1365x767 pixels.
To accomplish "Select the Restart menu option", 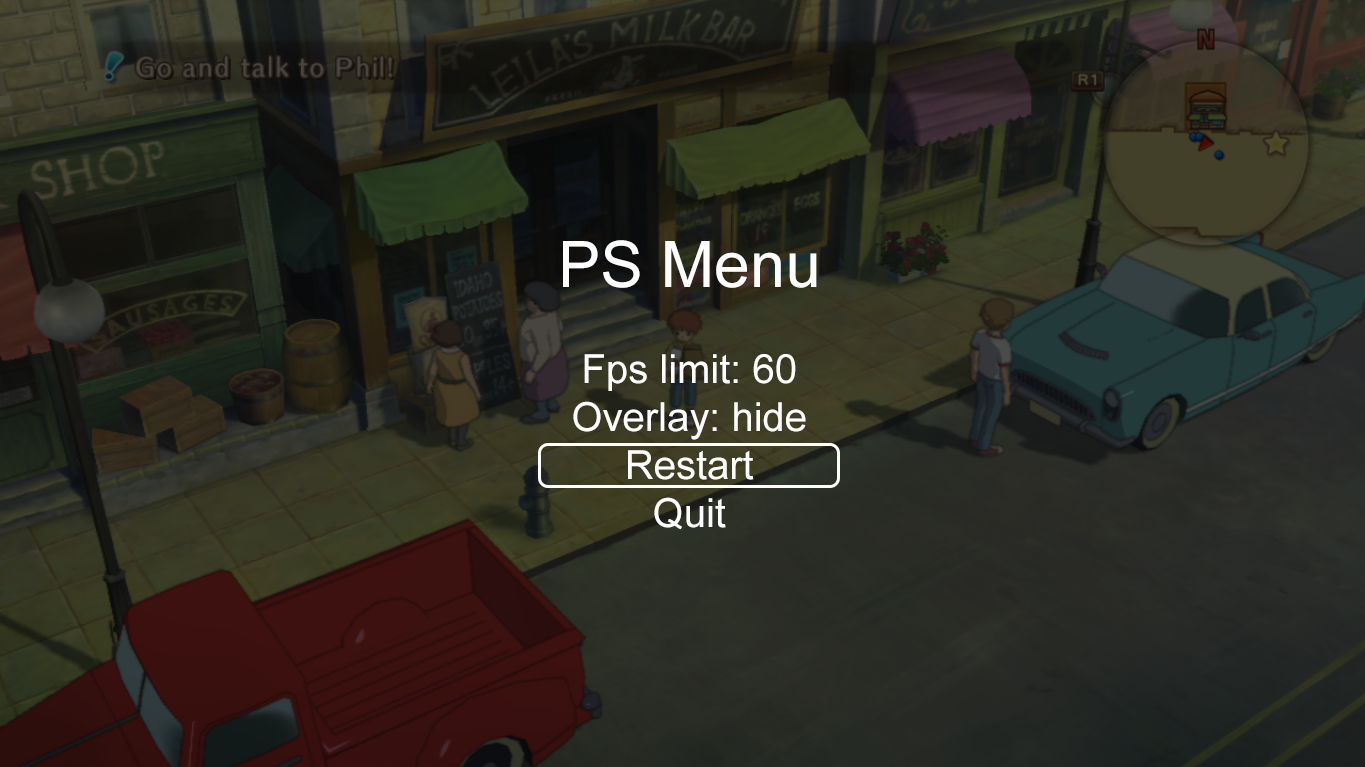I will tap(688, 465).
